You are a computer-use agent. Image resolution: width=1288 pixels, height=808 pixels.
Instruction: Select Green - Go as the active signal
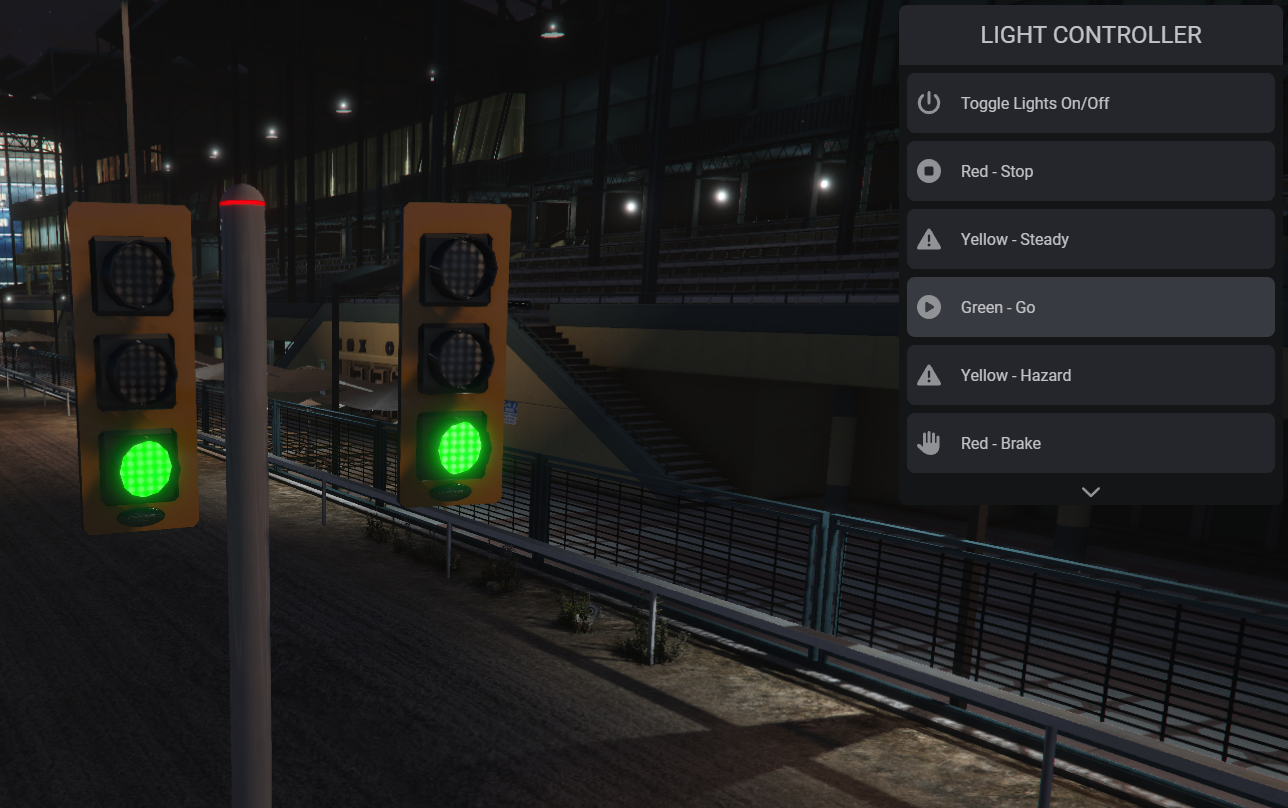pyautogui.click(x=1090, y=307)
